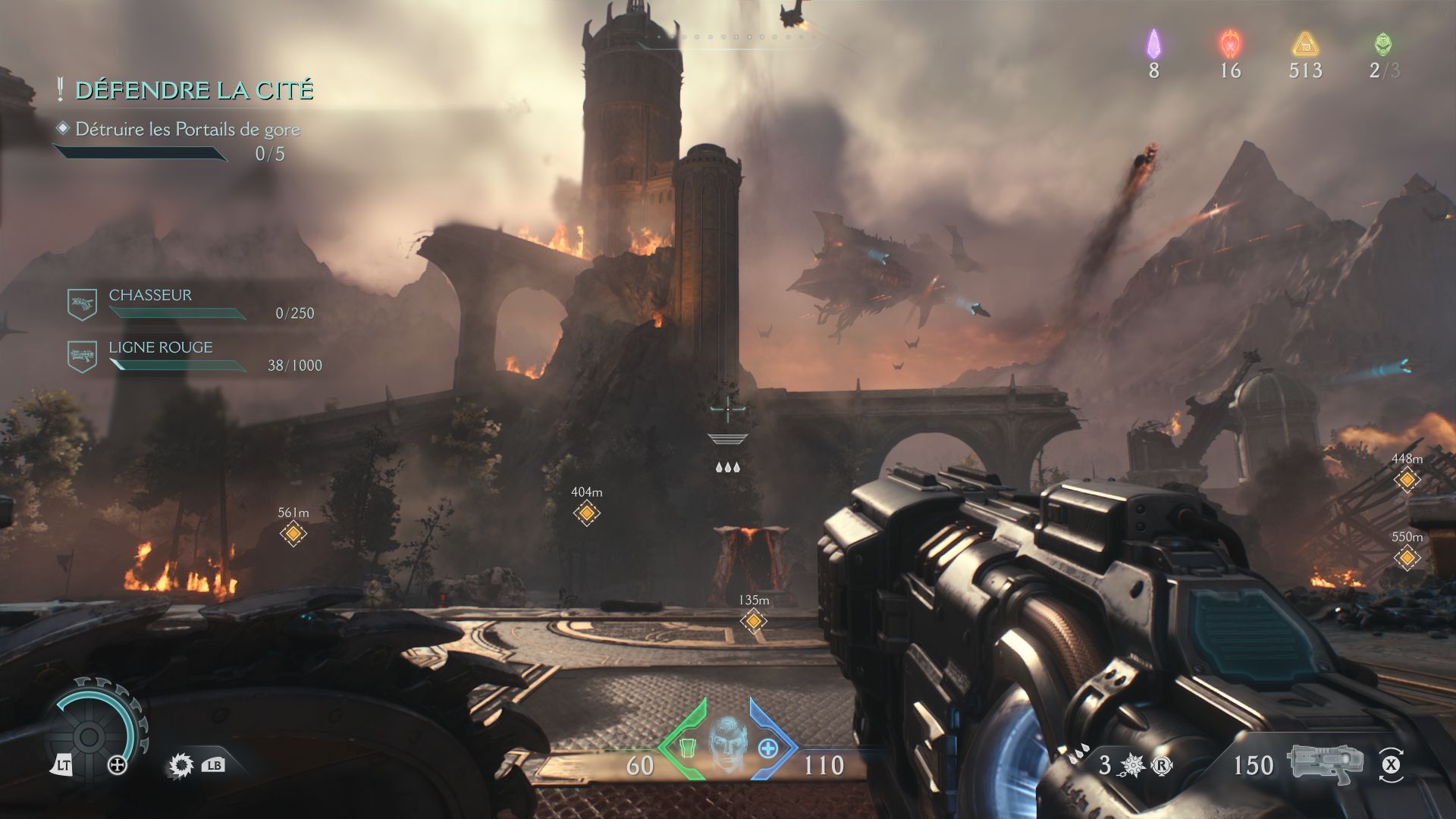Click the purple crystal resource icon
Screen dimensions: 1456x819
1153,44
